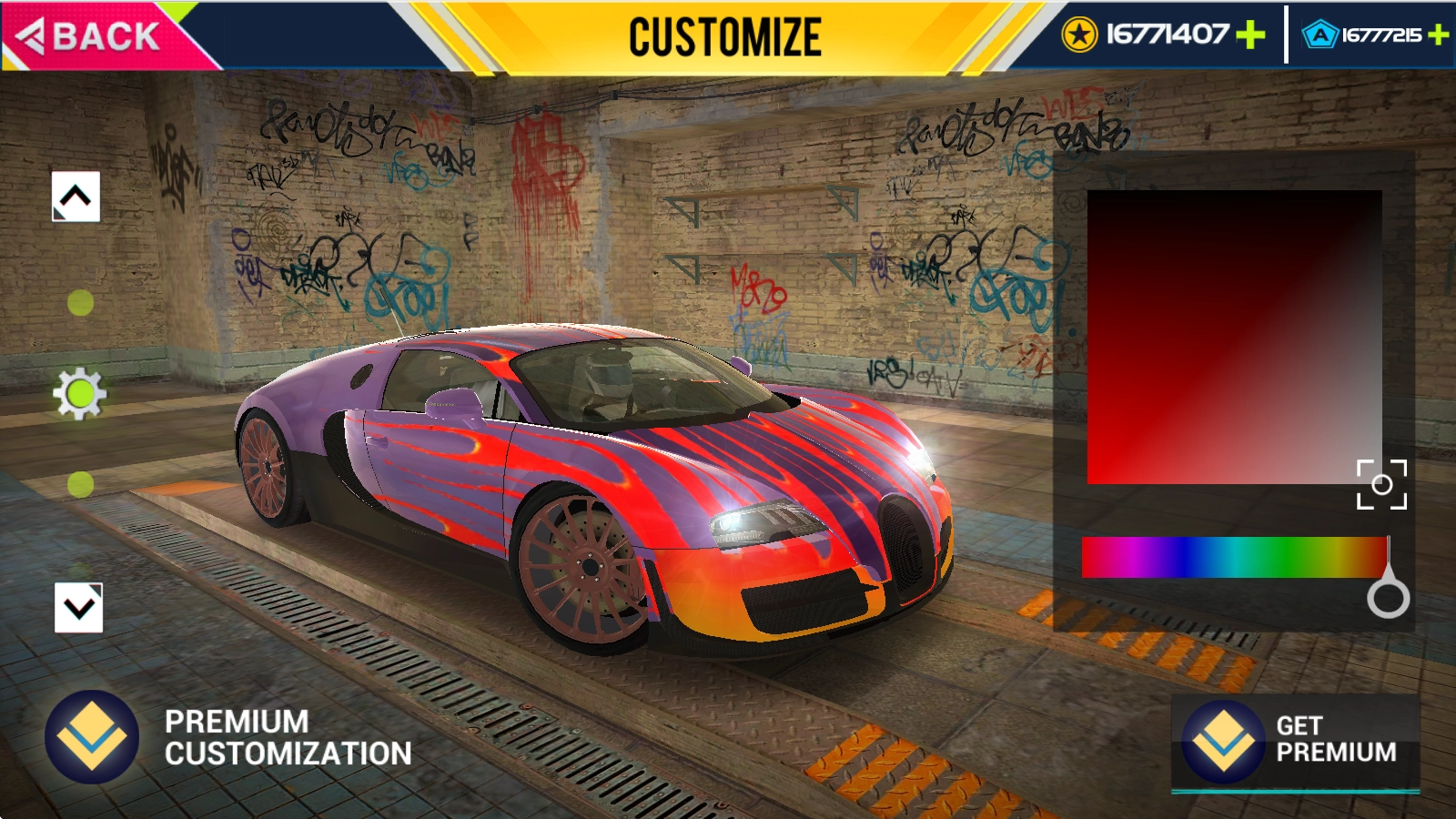Toggle the focus frame camera icon
This screenshot has width=1456, height=819.
point(1381,484)
